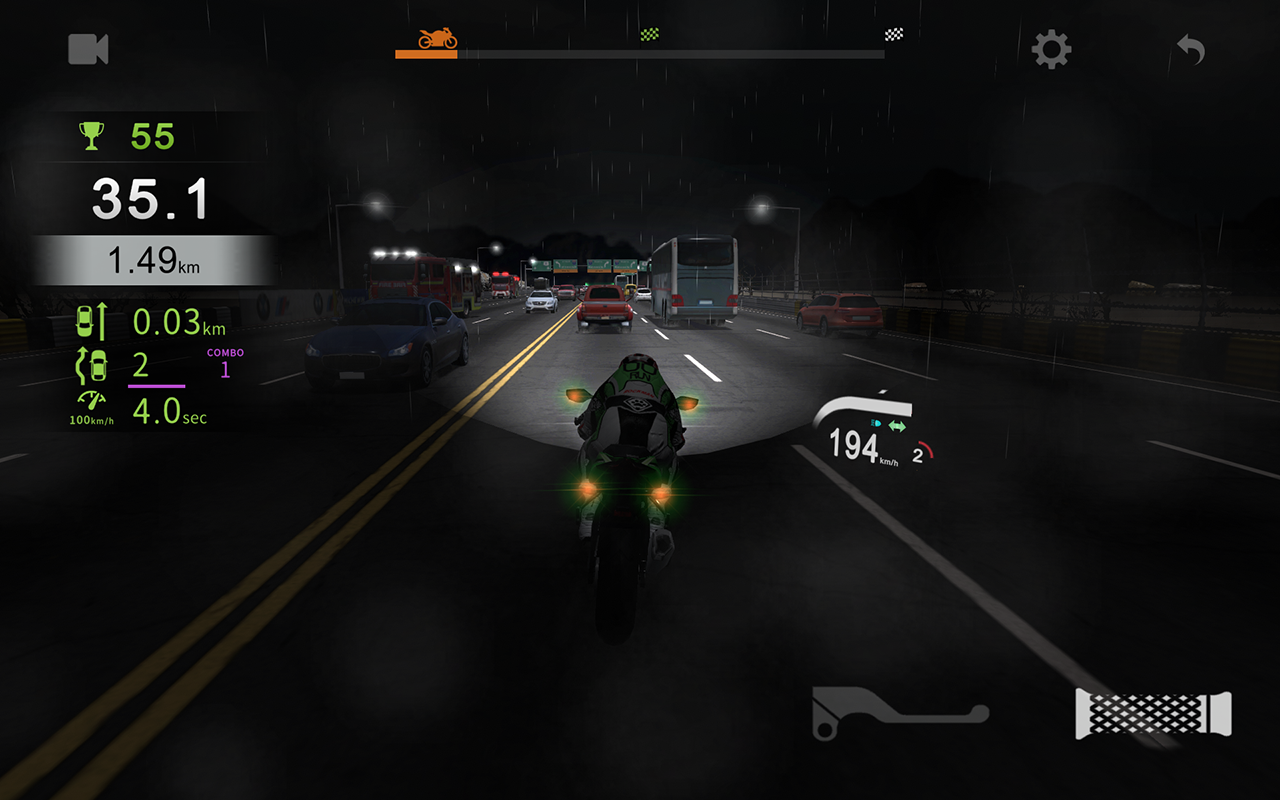Open the game settings gear
This screenshot has width=1280, height=800.
click(x=1049, y=50)
